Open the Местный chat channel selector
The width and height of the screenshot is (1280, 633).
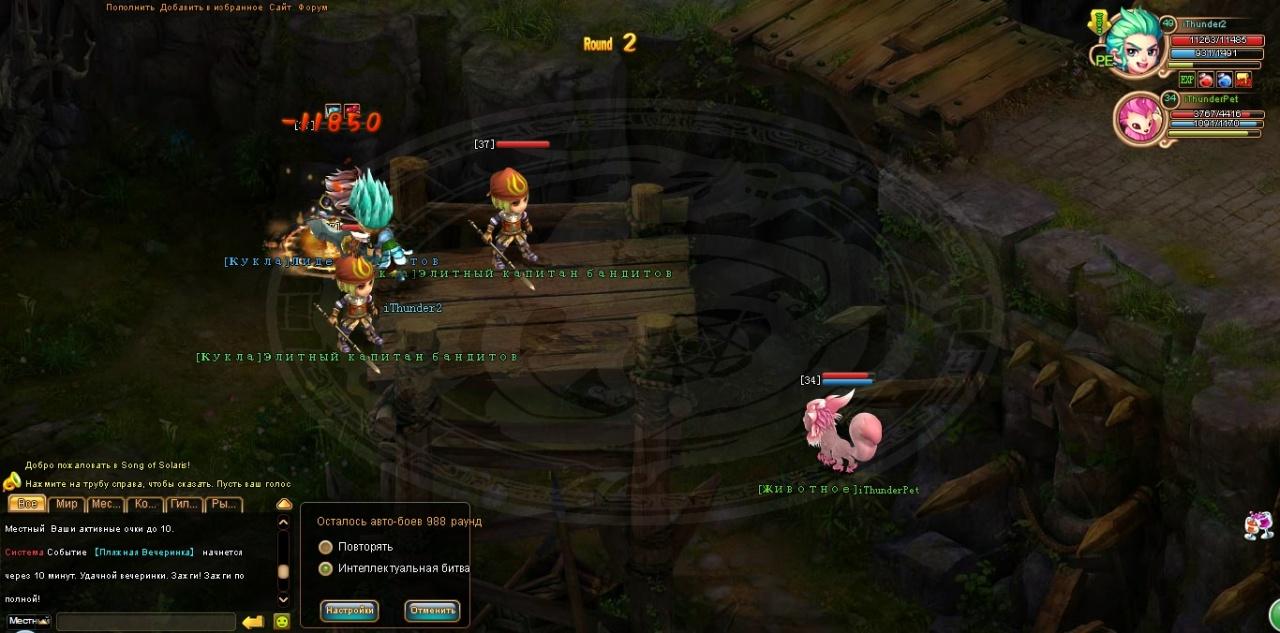[28, 621]
